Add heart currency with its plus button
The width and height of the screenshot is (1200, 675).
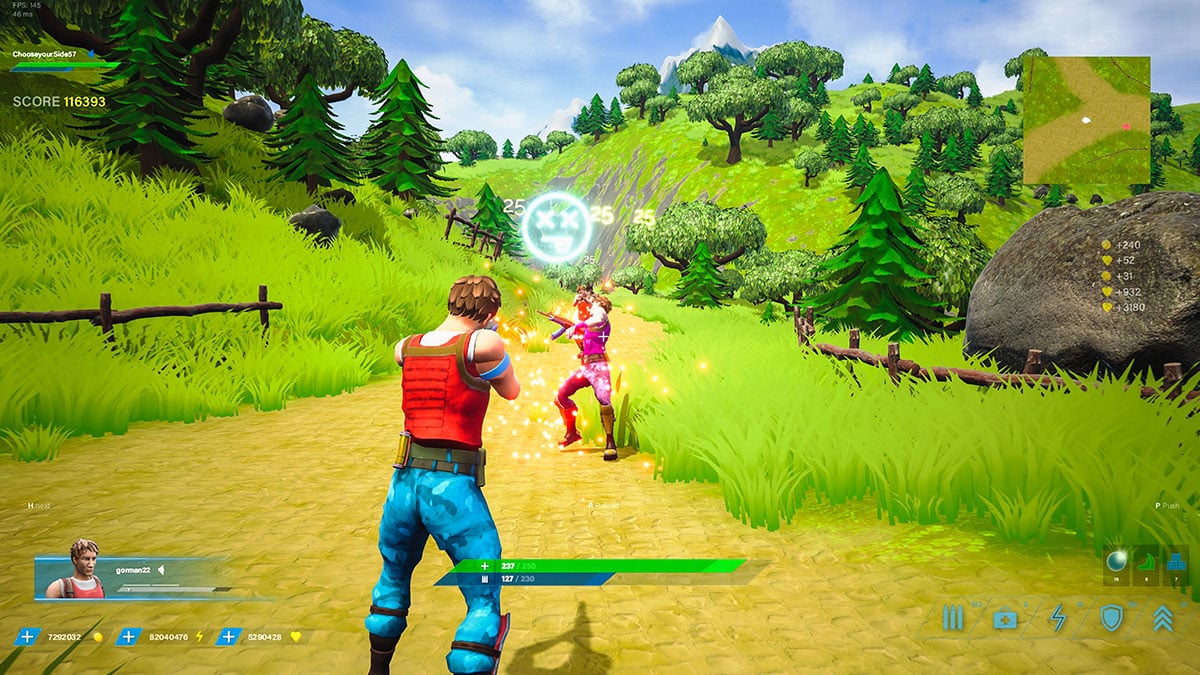coord(230,636)
